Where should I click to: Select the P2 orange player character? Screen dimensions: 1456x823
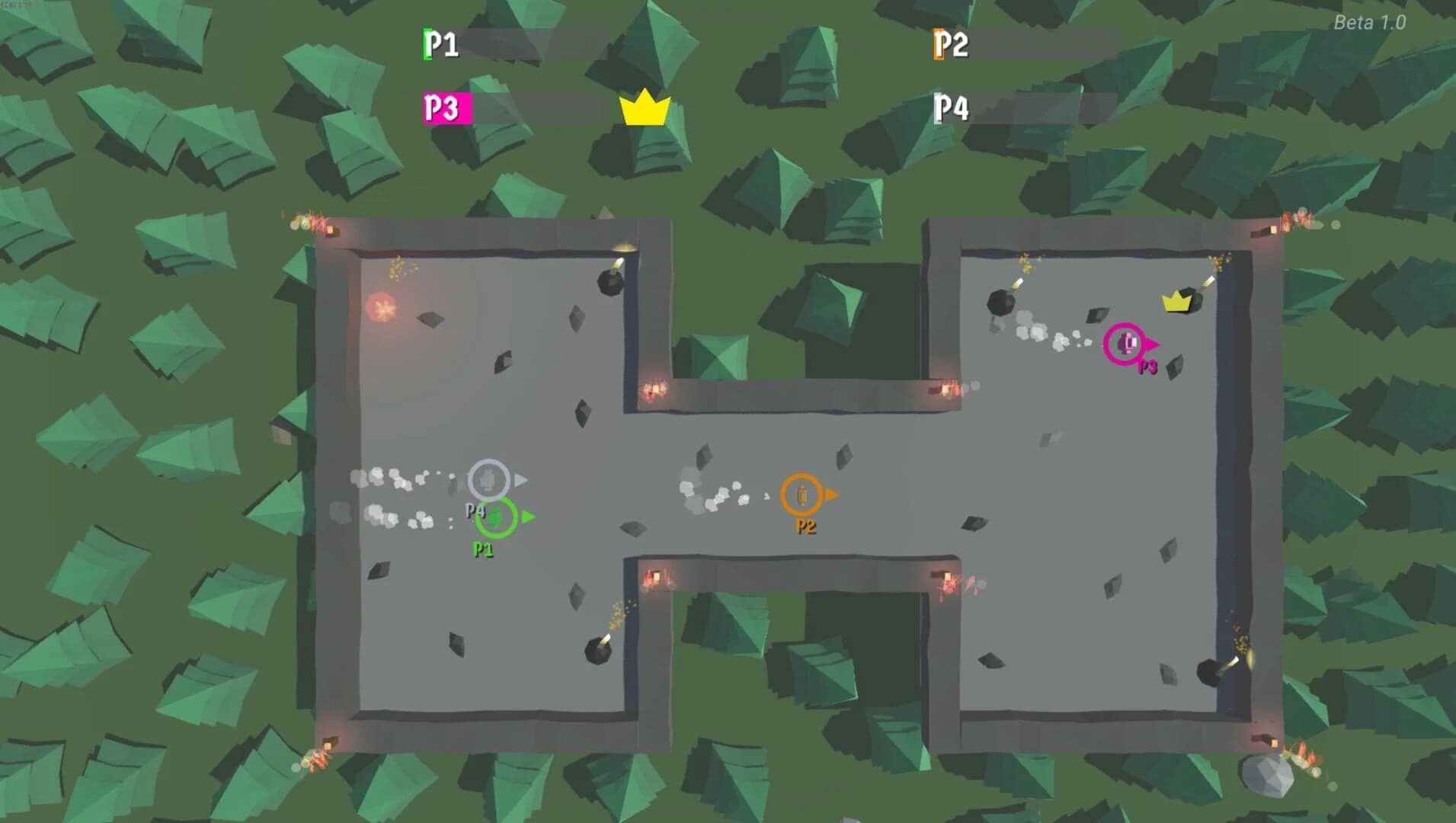tap(802, 494)
